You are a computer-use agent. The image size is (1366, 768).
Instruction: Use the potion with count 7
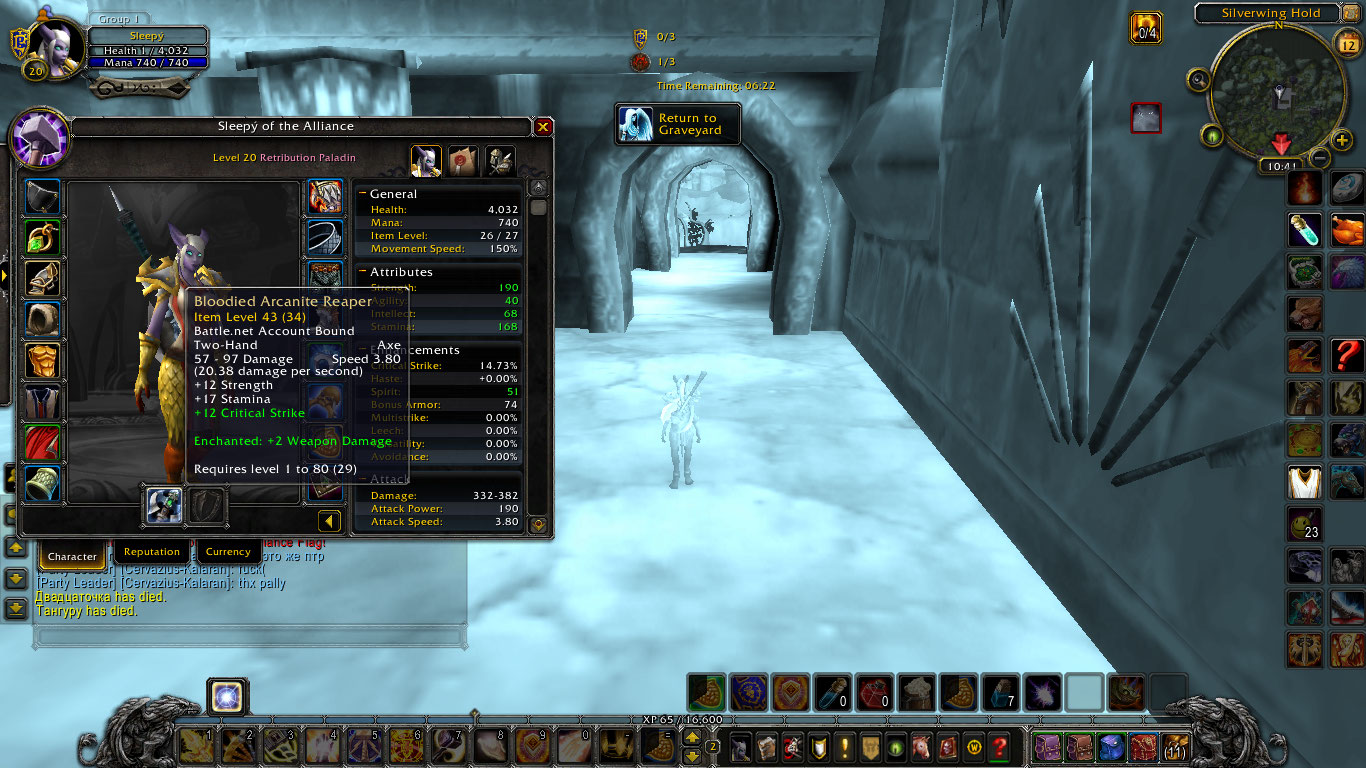(1001, 692)
